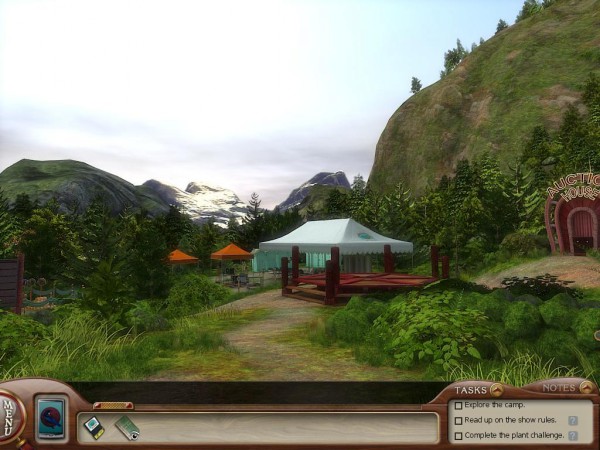Open the round MENU button
Screen dimensions: 600x450
coord(8,411)
